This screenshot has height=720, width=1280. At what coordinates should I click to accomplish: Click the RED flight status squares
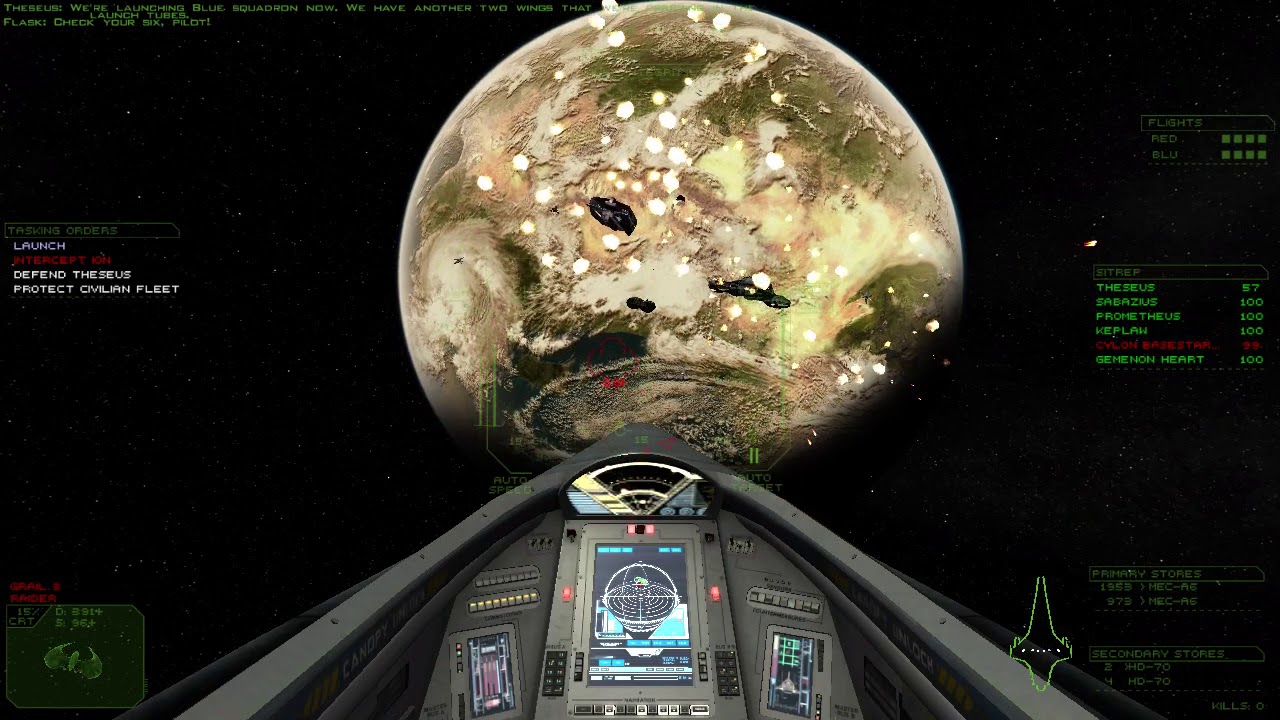pos(1244,139)
